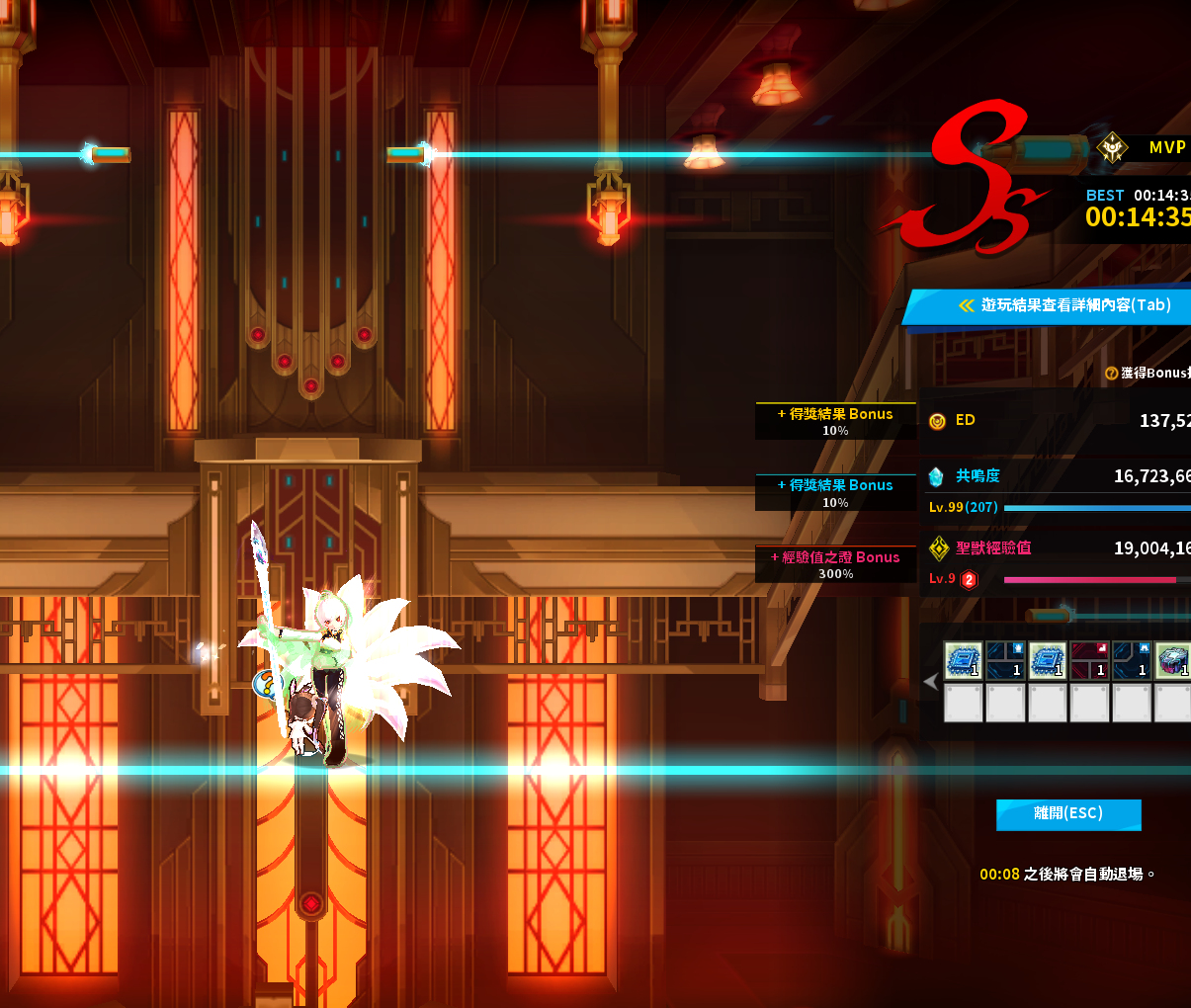Click the left arrow beside the reward slots
Viewport: 1191px width, 1008px height.
coord(930,681)
